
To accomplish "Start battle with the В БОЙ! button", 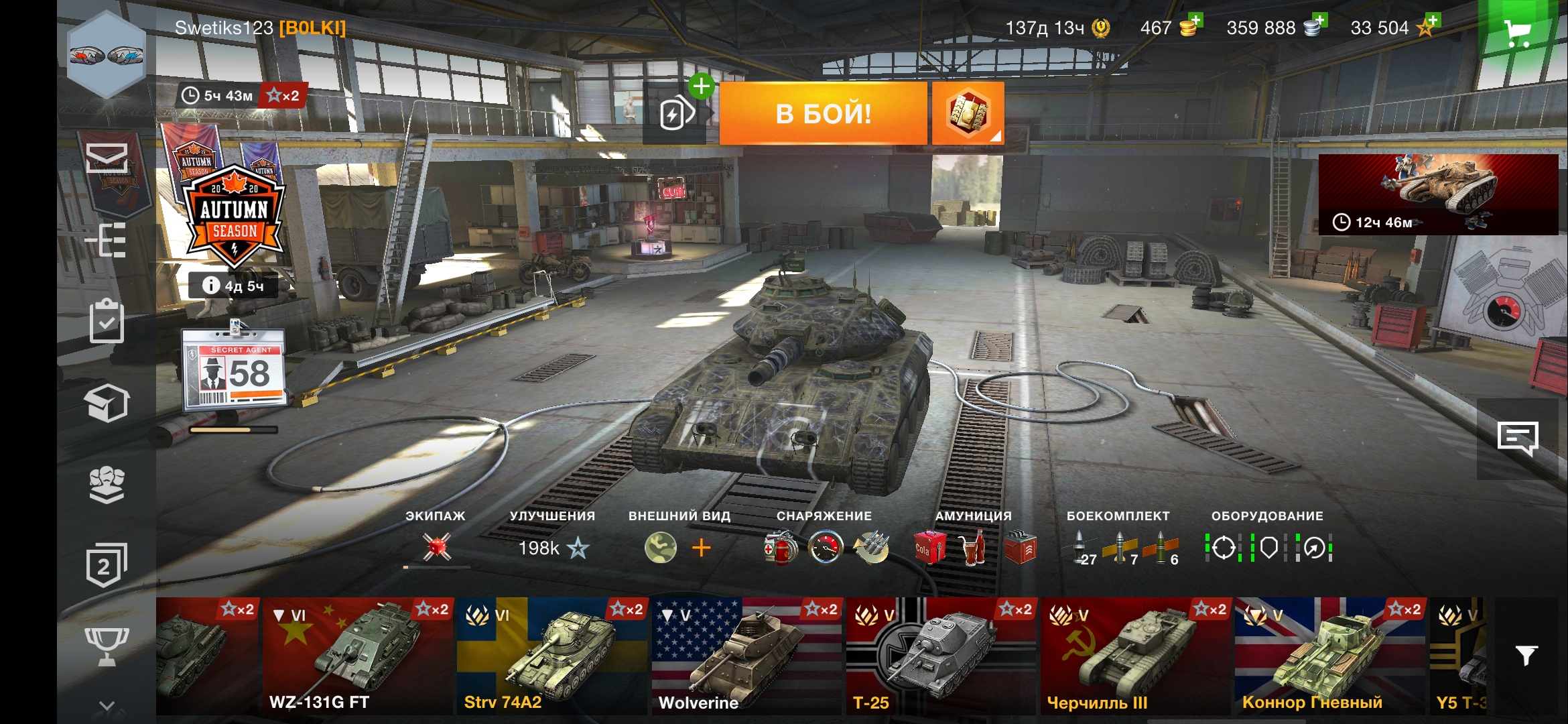I will coord(823,113).
